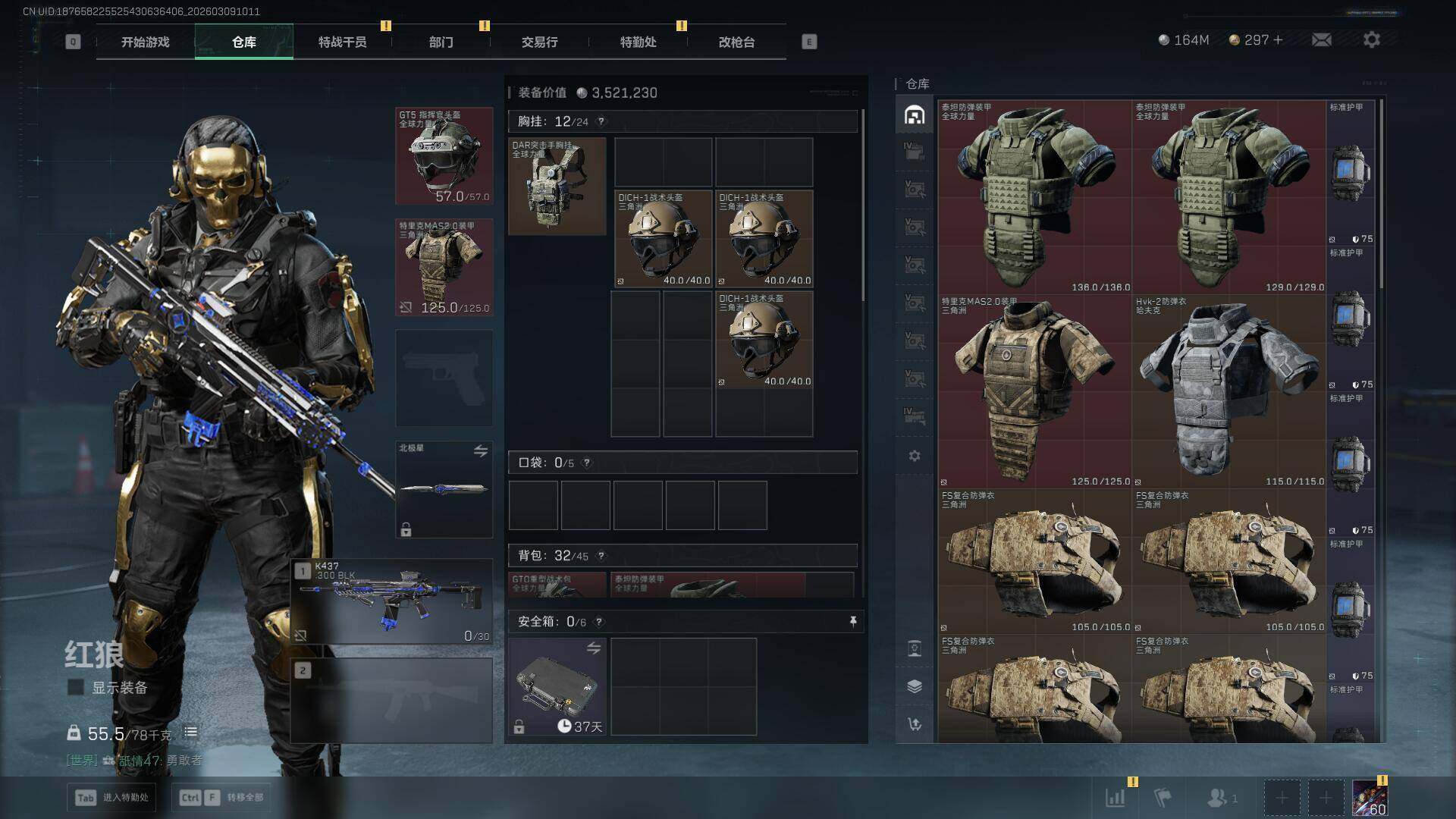This screenshot has height=819, width=1456.
Task: Open the settings gear icon
Action: (x=1371, y=40)
